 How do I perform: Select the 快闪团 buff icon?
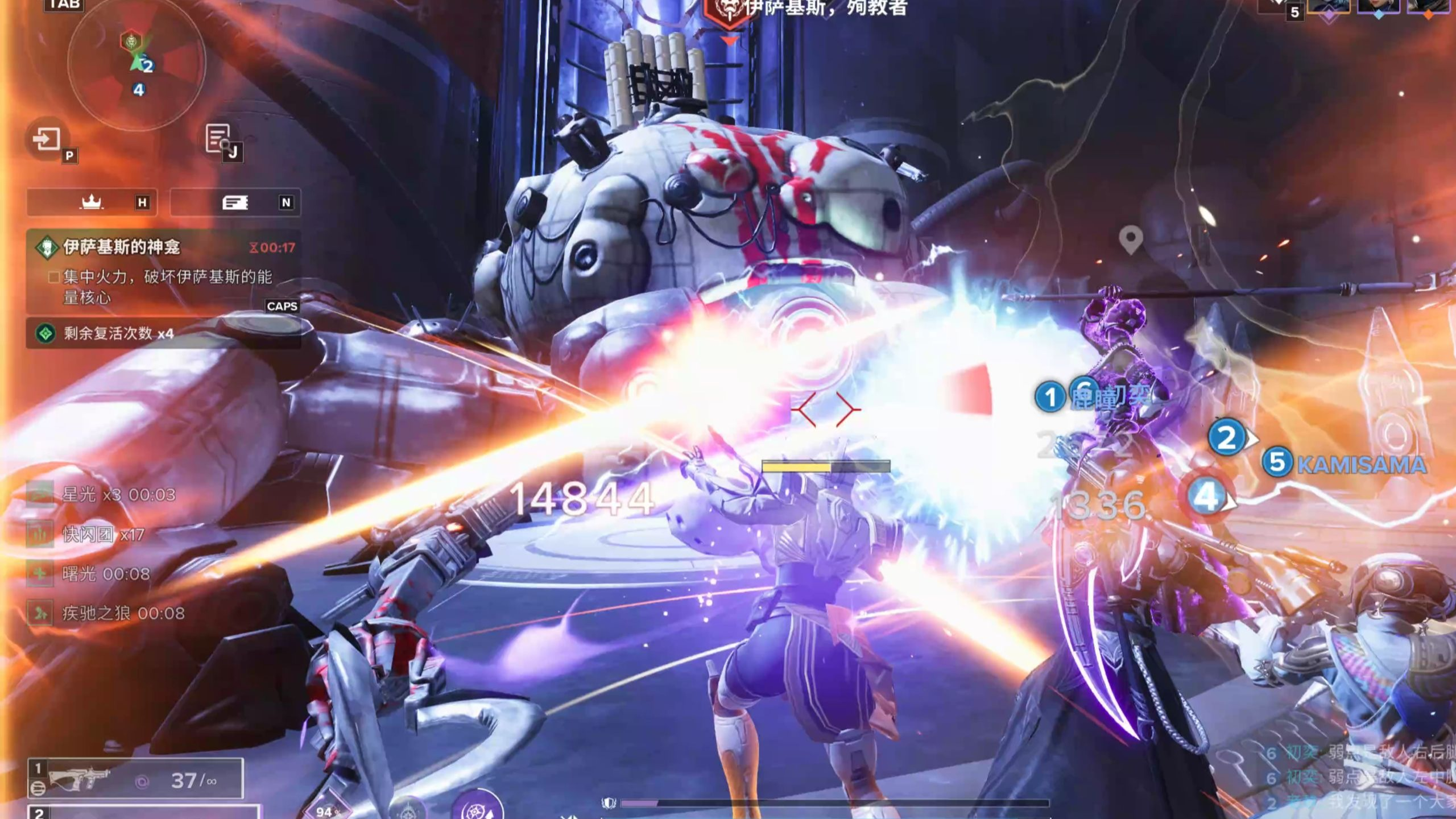click(40, 534)
